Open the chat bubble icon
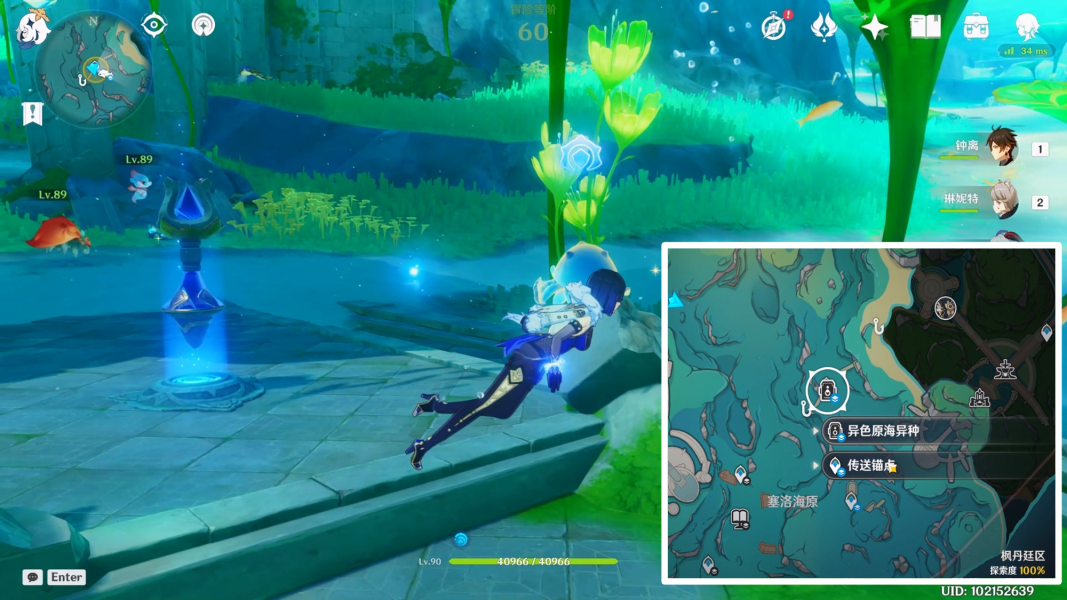1067x600 pixels. (33, 577)
